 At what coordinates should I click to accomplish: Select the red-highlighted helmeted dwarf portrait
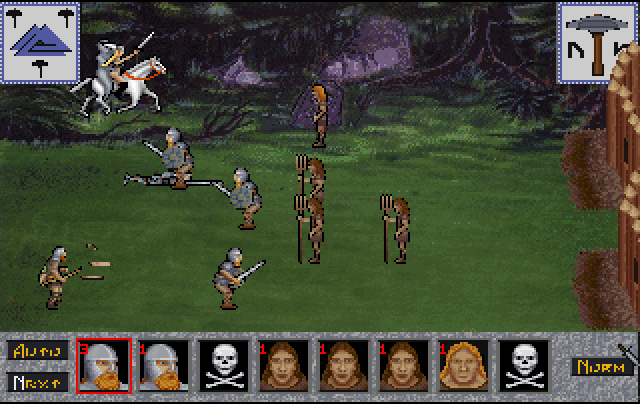pos(103,366)
